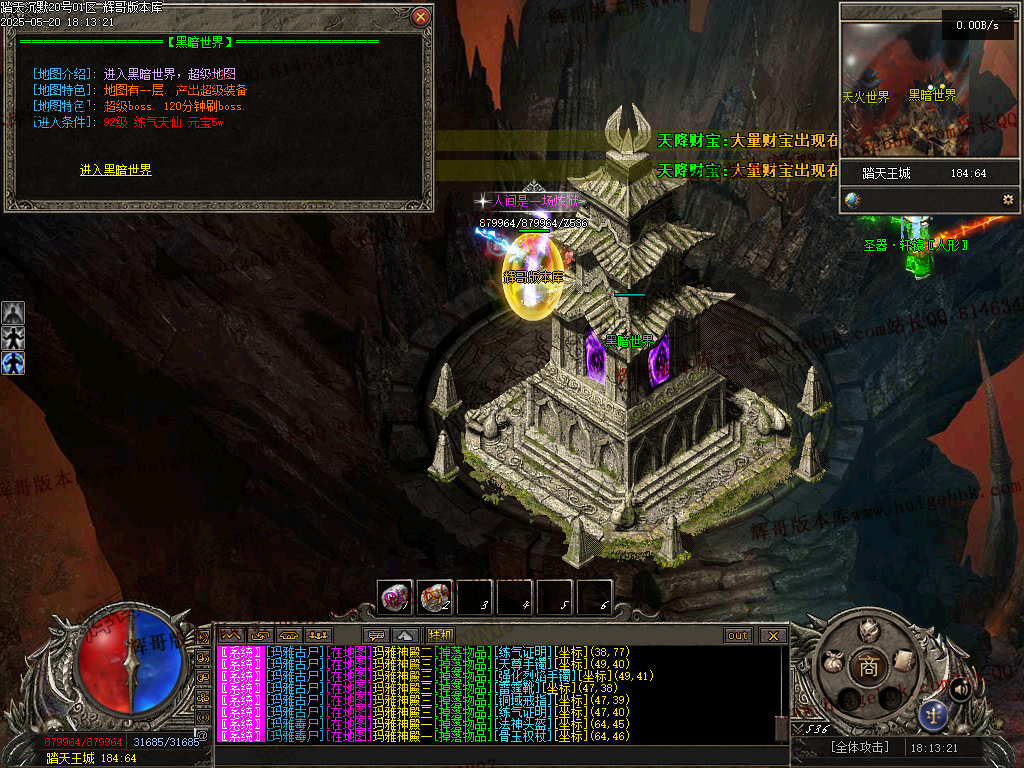Open settings with the gear icon

tap(1007, 200)
